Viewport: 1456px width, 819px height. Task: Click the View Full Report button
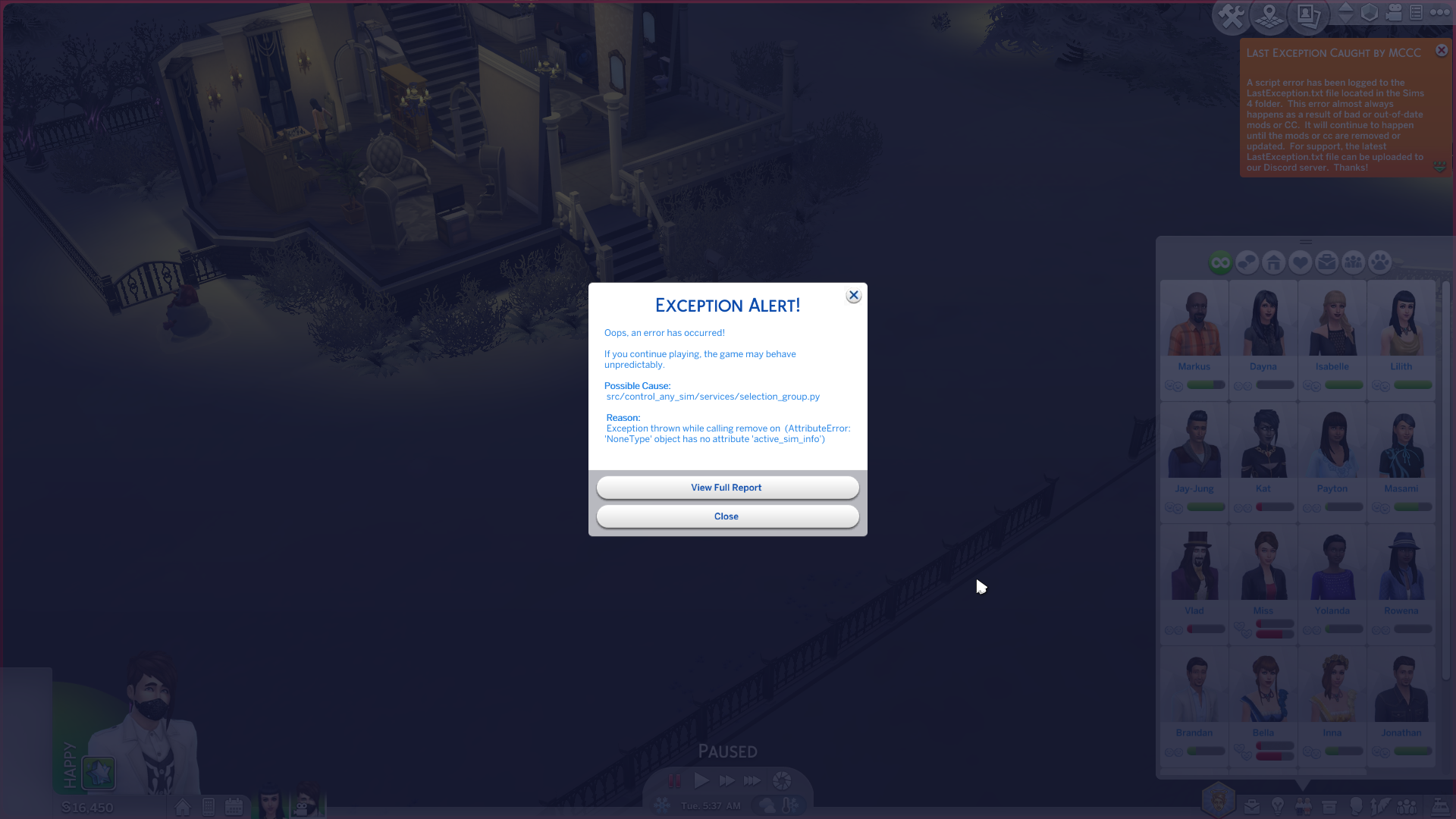[x=727, y=487]
